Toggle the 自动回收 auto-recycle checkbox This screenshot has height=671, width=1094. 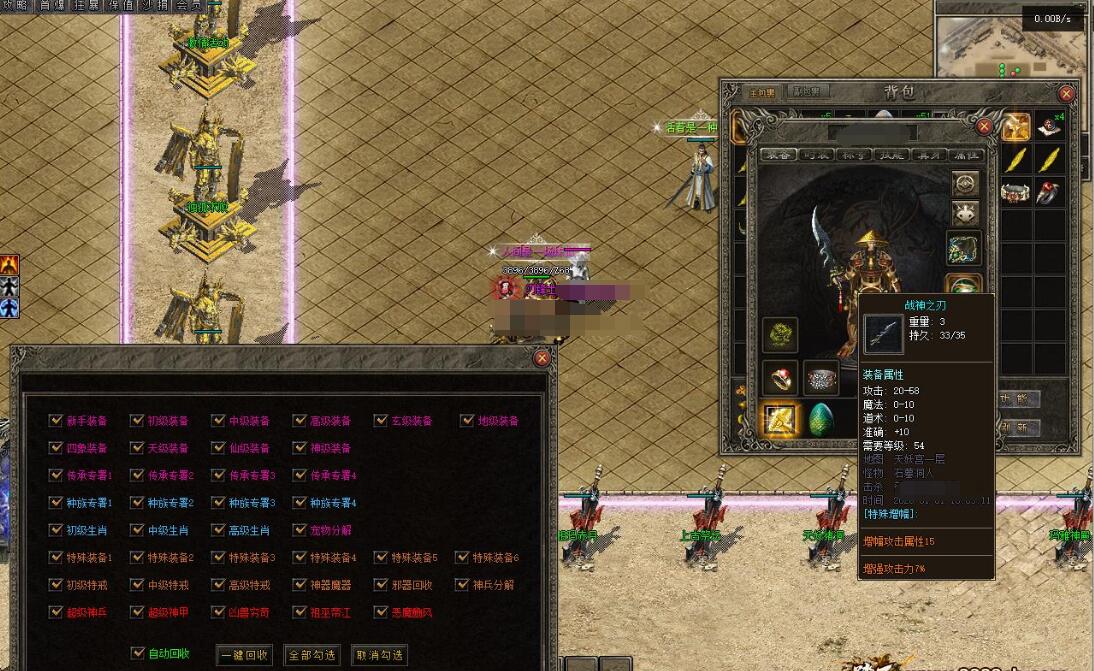click(138, 653)
